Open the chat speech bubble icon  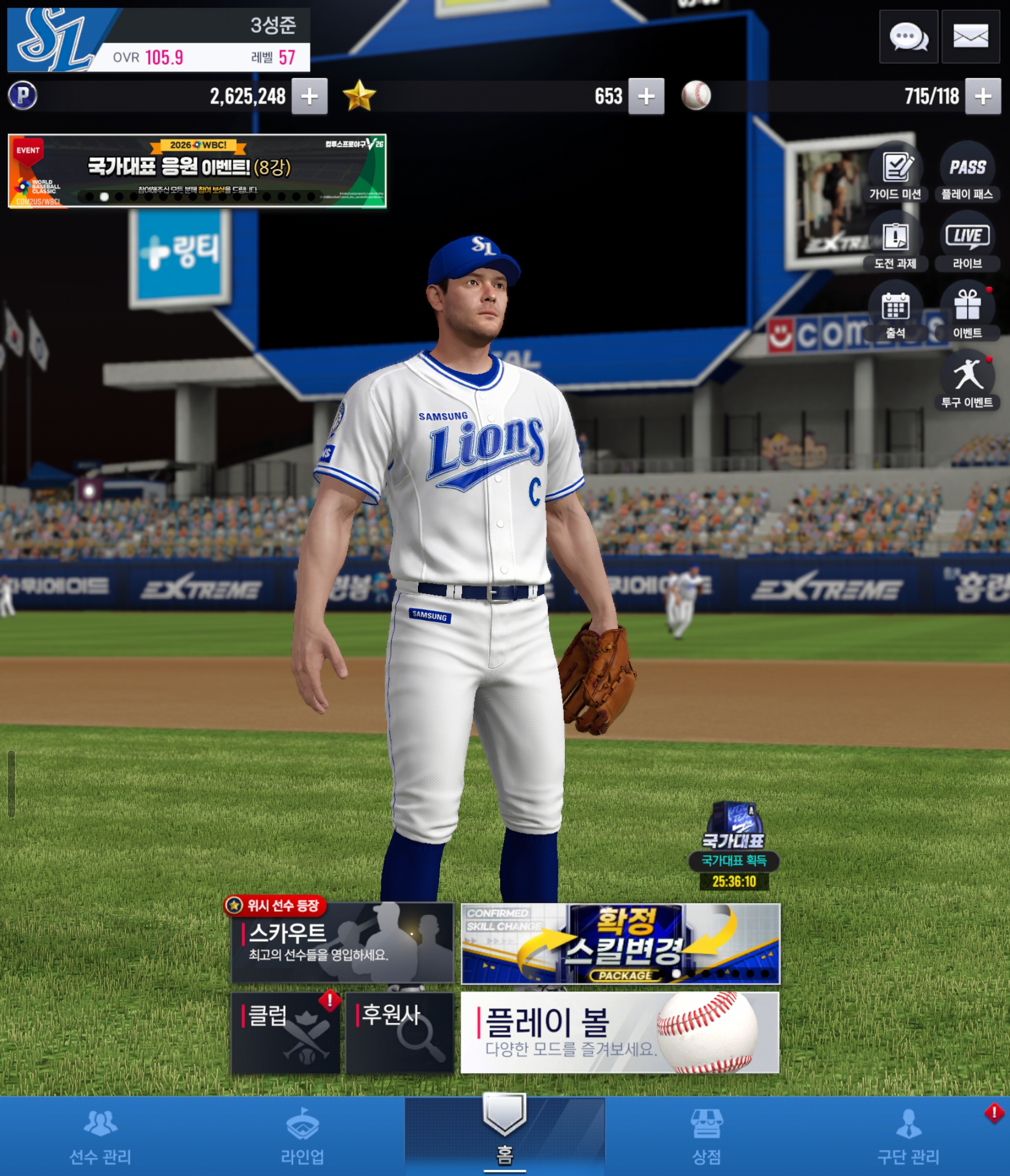coord(908,37)
